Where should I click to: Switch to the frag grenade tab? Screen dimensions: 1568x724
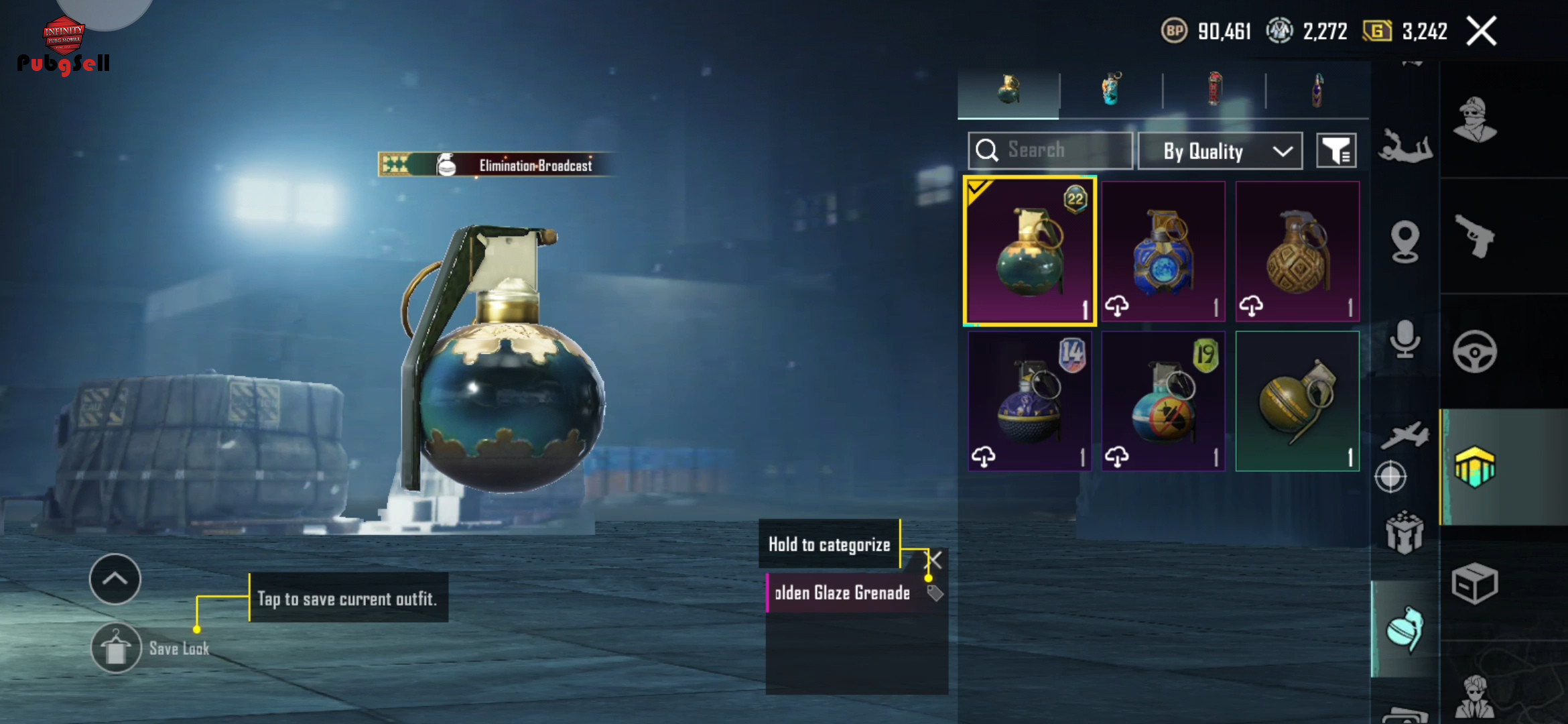pos(1008,90)
